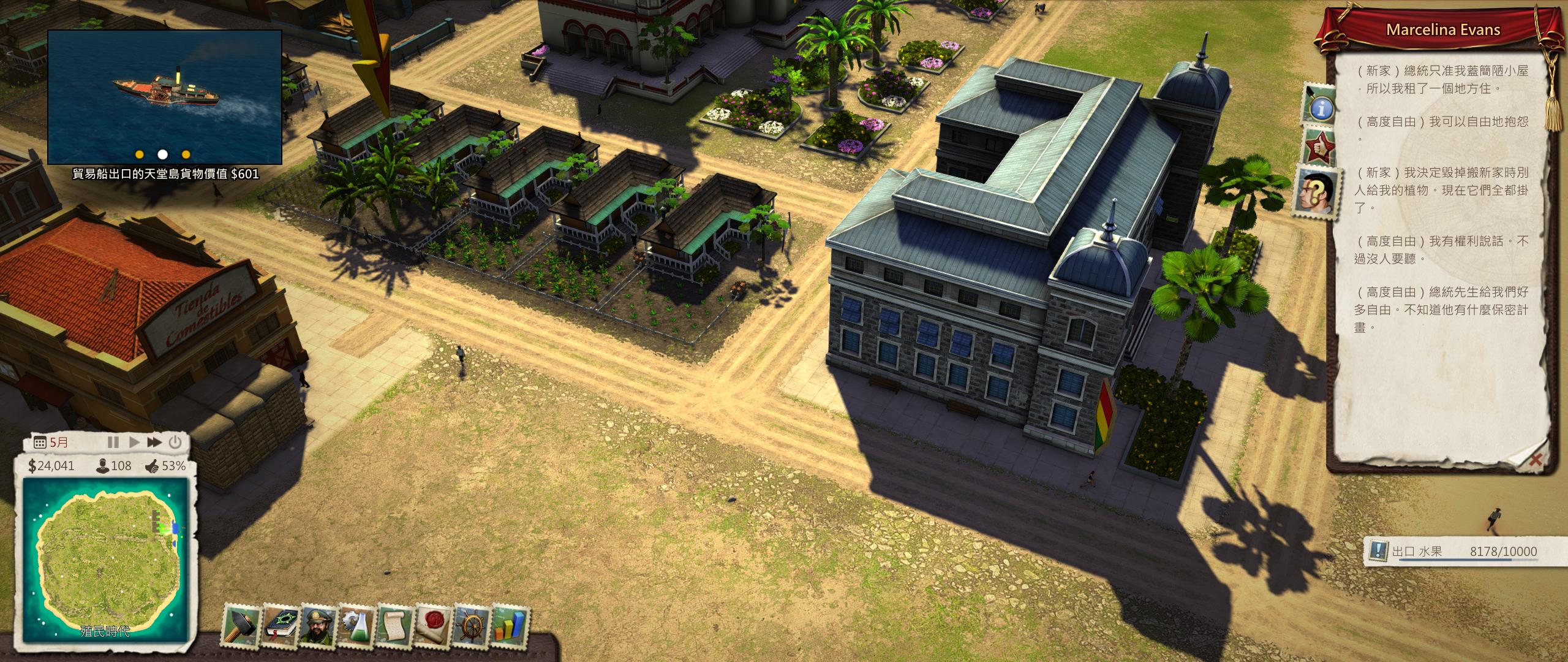Pause the game simulation
Viewport: 1568px width, 662px height.
113,442
